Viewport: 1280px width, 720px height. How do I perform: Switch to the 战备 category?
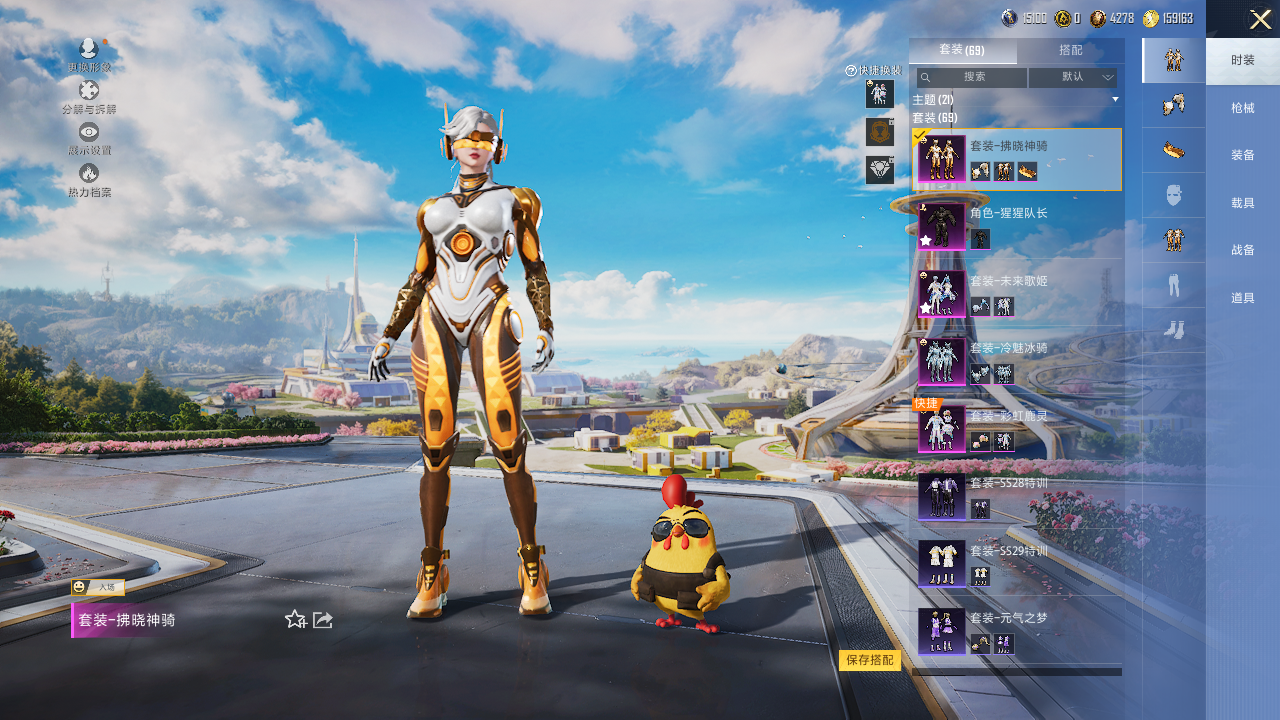tap(1242, 250)
